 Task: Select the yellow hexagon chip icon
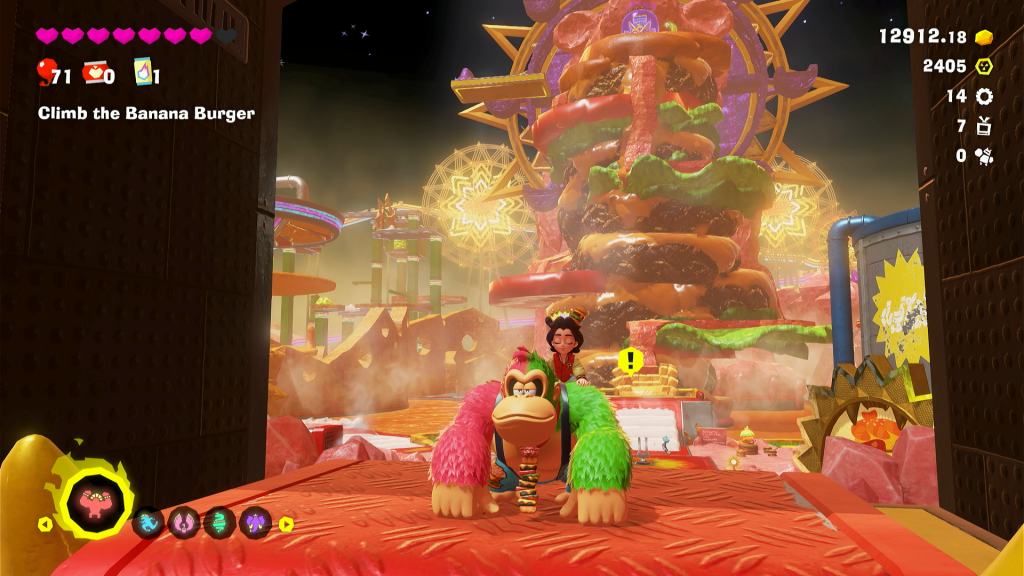pyautogui.click(x=984, y=66)
